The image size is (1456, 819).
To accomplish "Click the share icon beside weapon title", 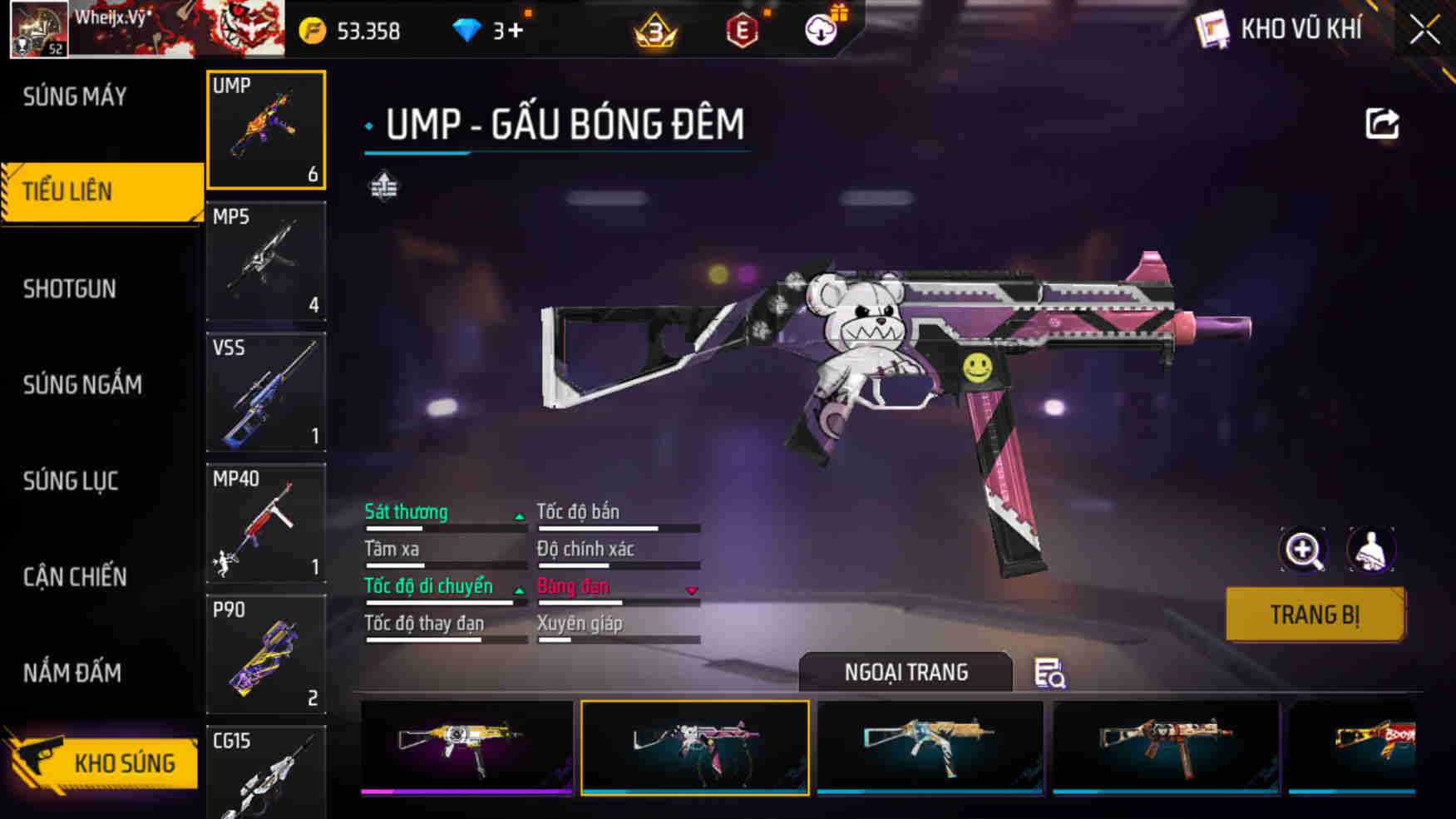I will [x=1382, y=125].
